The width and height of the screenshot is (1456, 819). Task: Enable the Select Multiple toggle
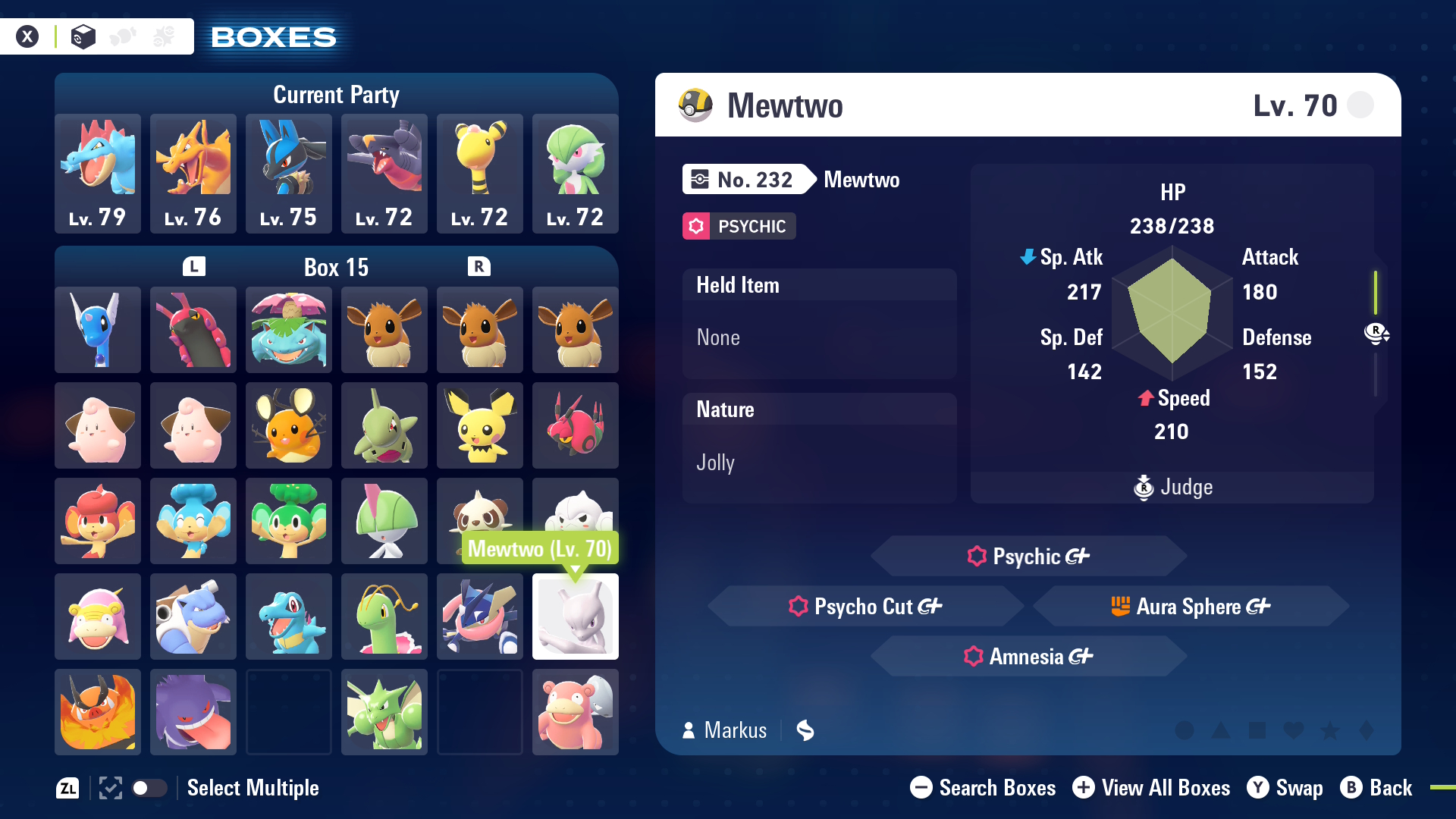149,788
